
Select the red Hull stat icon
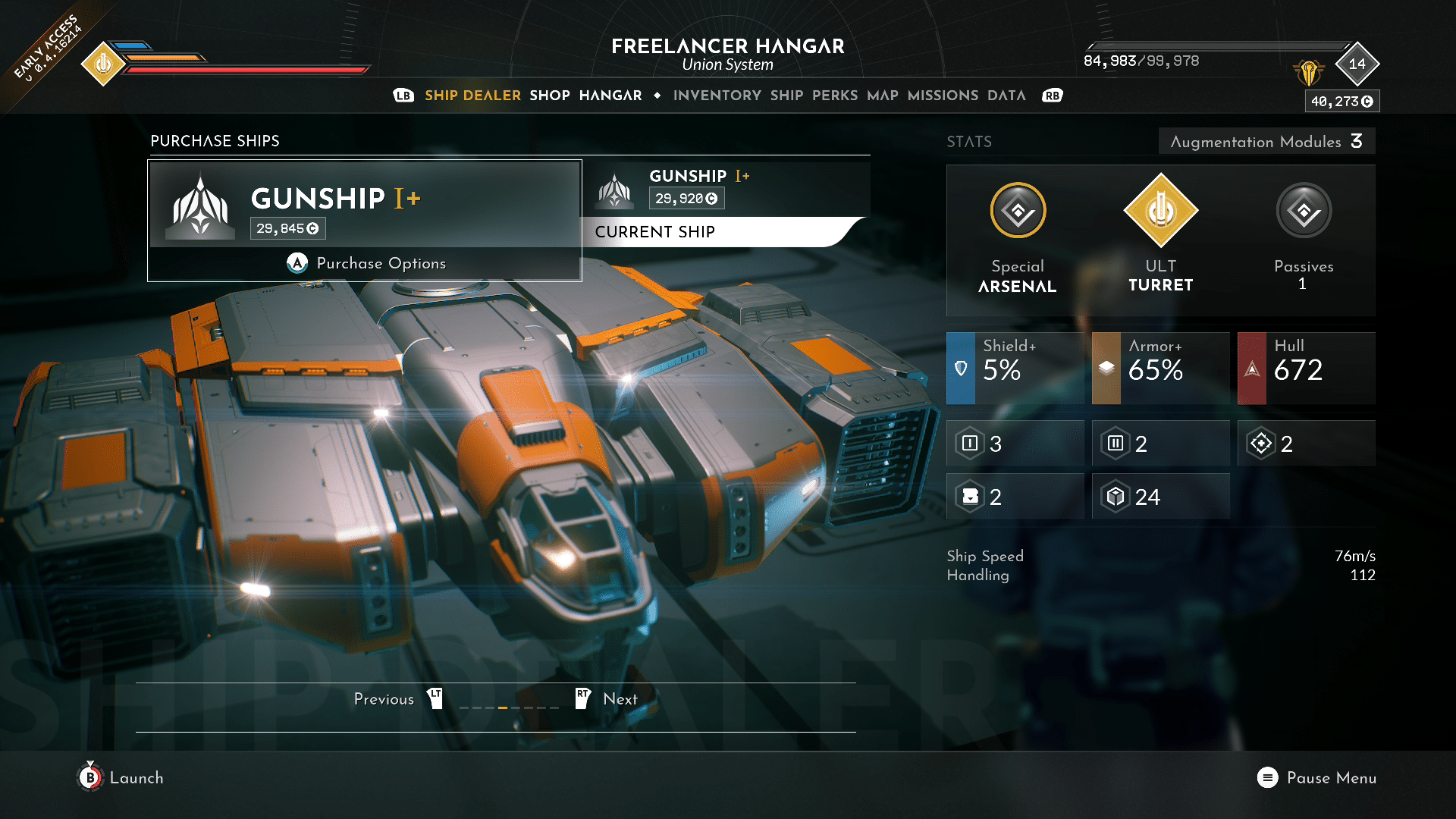[1253, 368]
